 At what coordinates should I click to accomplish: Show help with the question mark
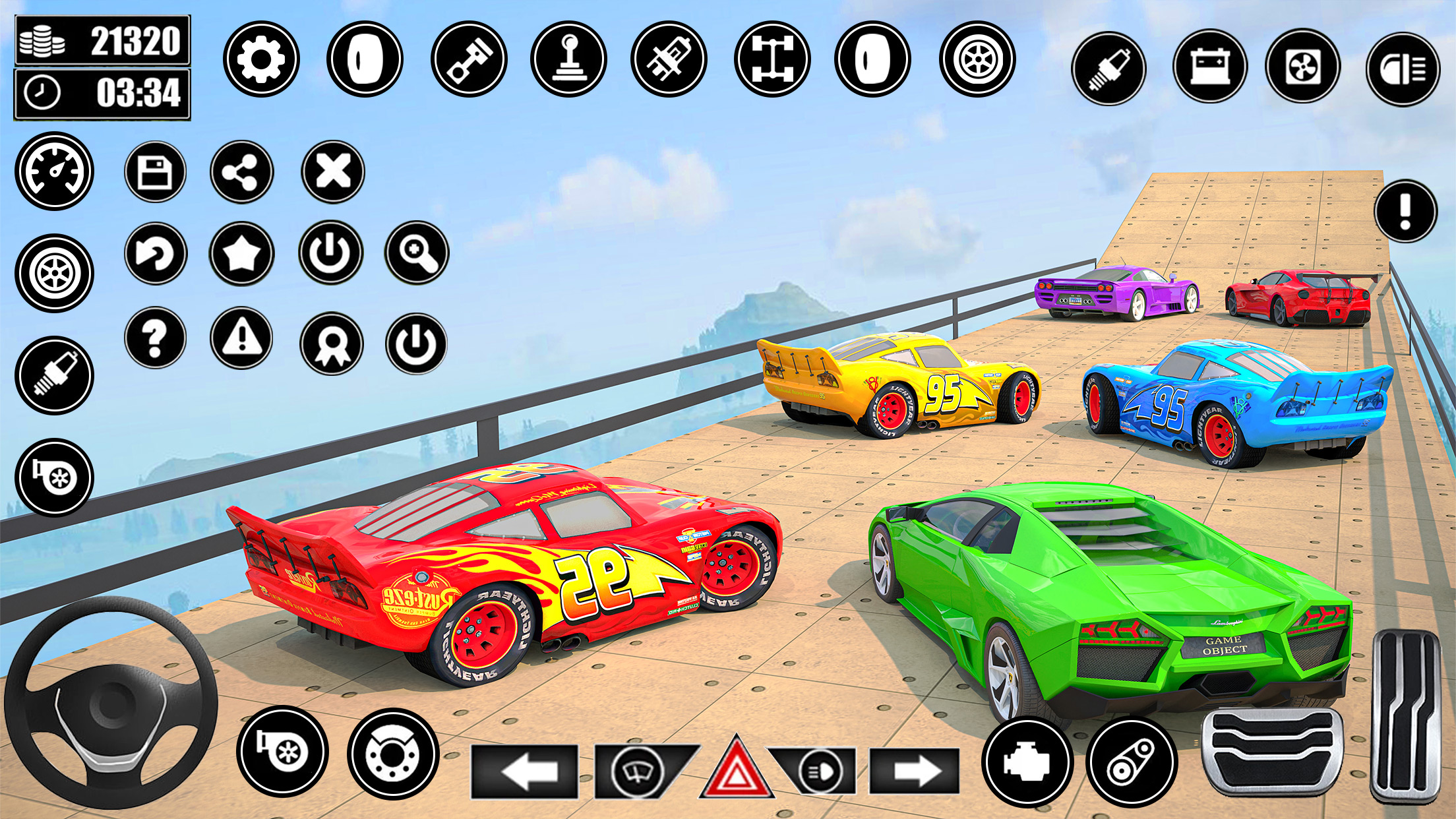pyautogui.click(x=156, y=338)
